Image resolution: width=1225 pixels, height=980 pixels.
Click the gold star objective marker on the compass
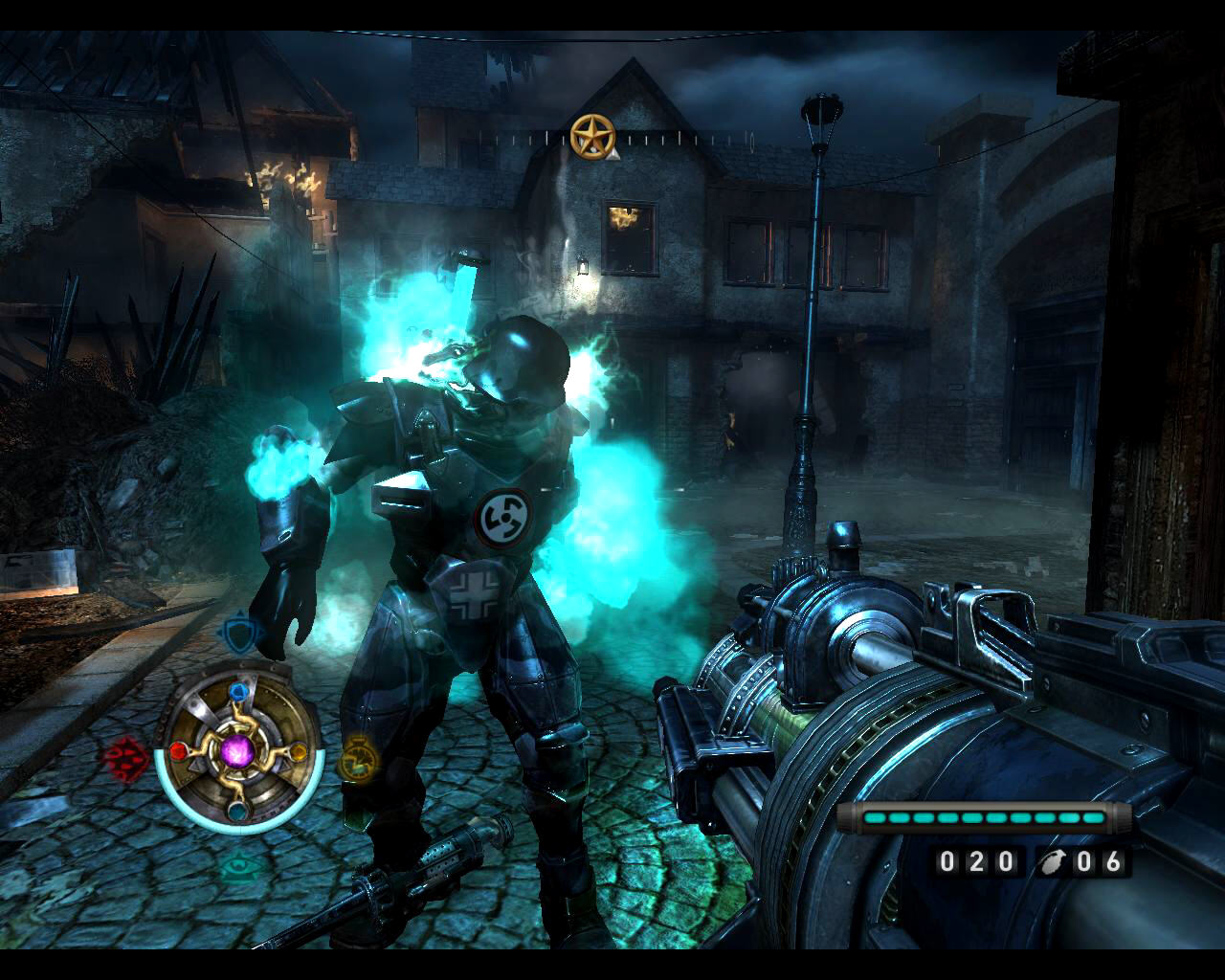(x=590, y=136)
